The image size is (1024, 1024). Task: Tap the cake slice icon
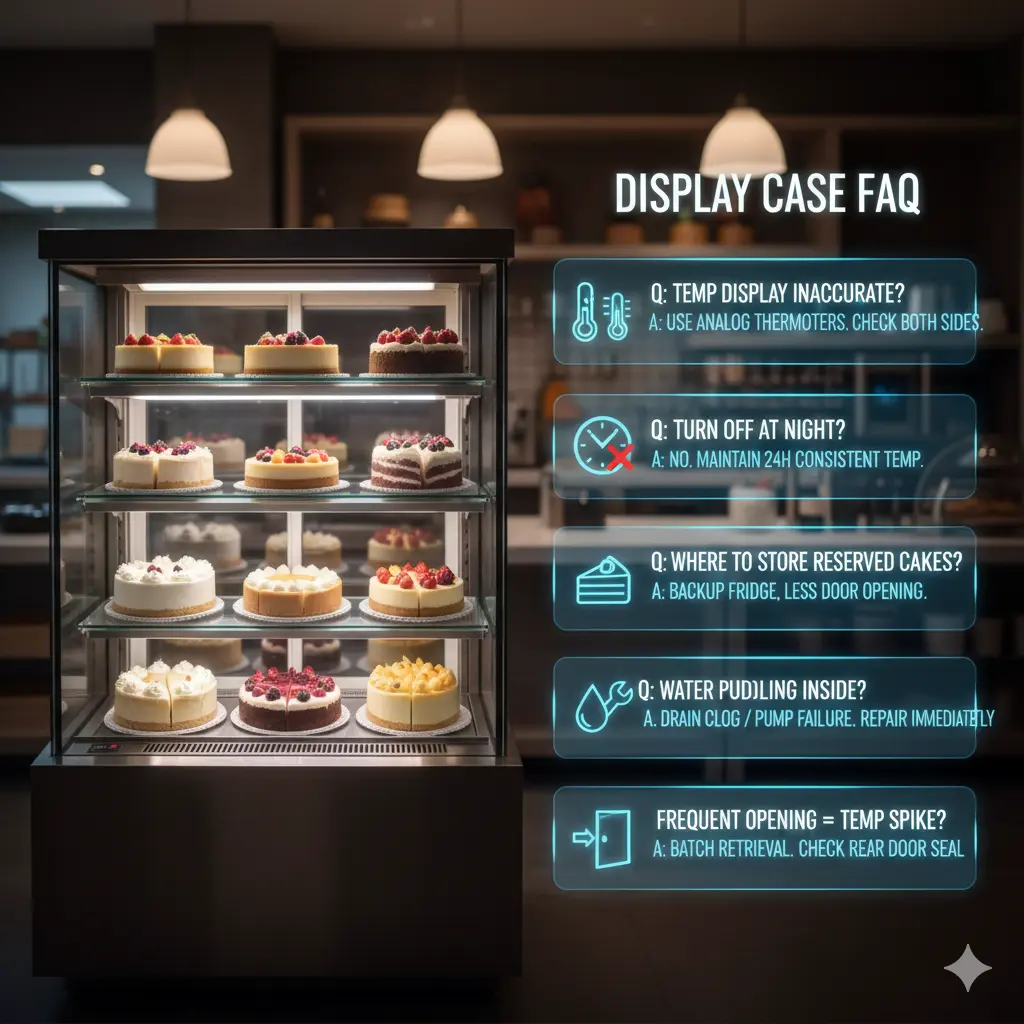tap(602, 580)
